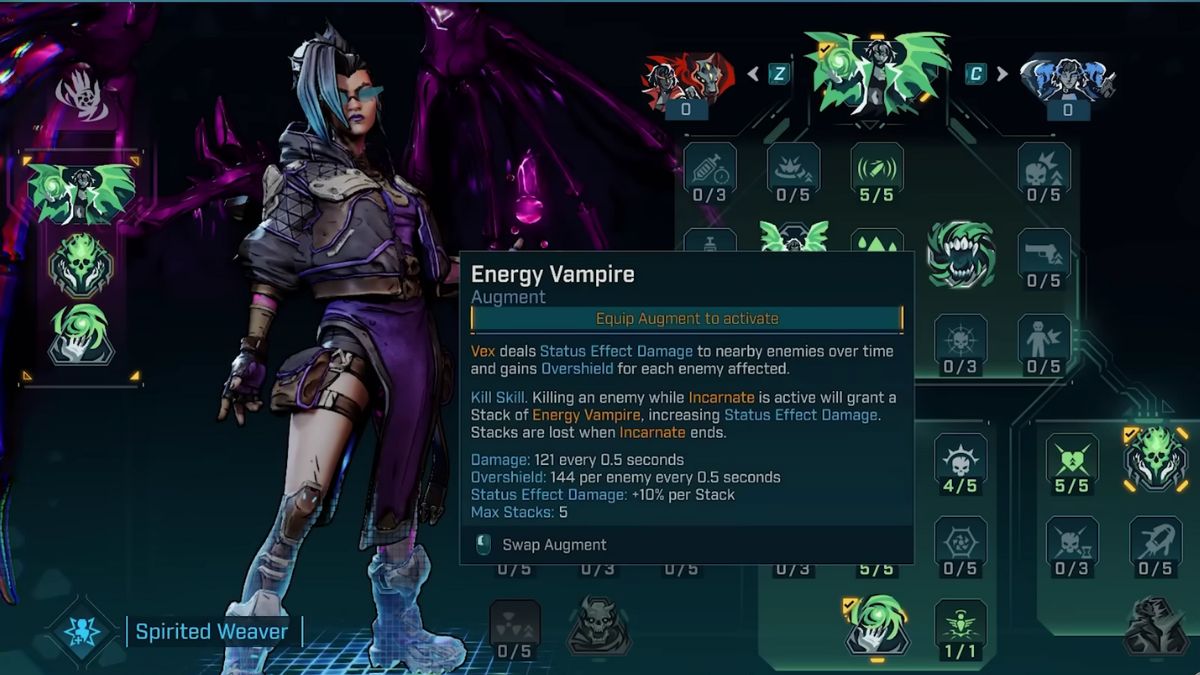
Task: Select the green winged action skill at top
Action: 877,72
